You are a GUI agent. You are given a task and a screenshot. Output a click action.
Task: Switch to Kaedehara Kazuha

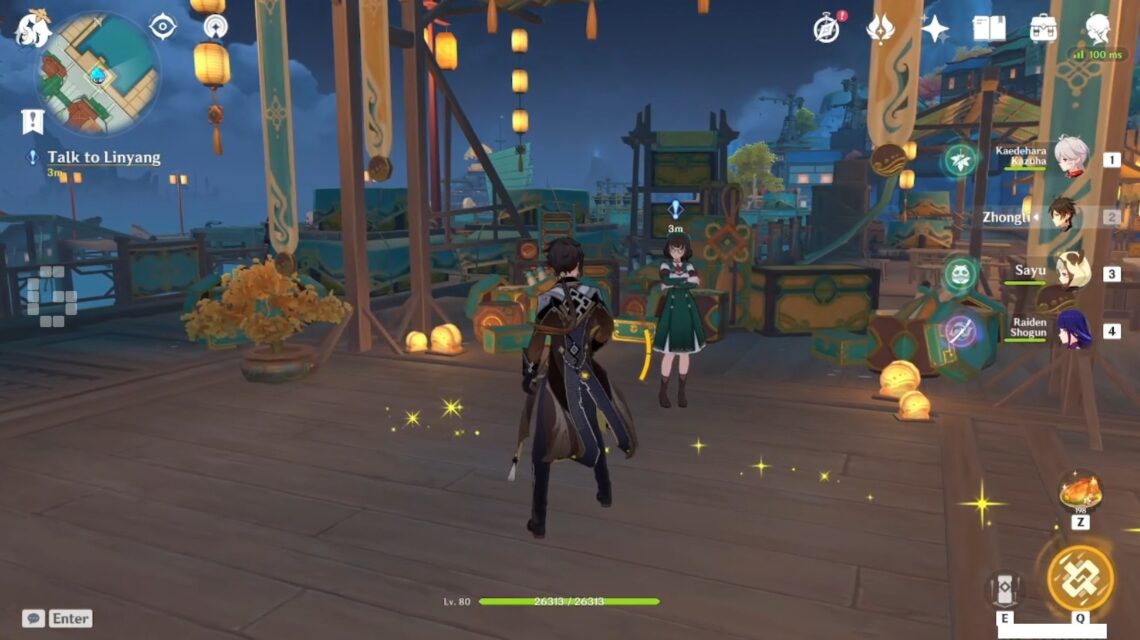(x=1070, y=158)
